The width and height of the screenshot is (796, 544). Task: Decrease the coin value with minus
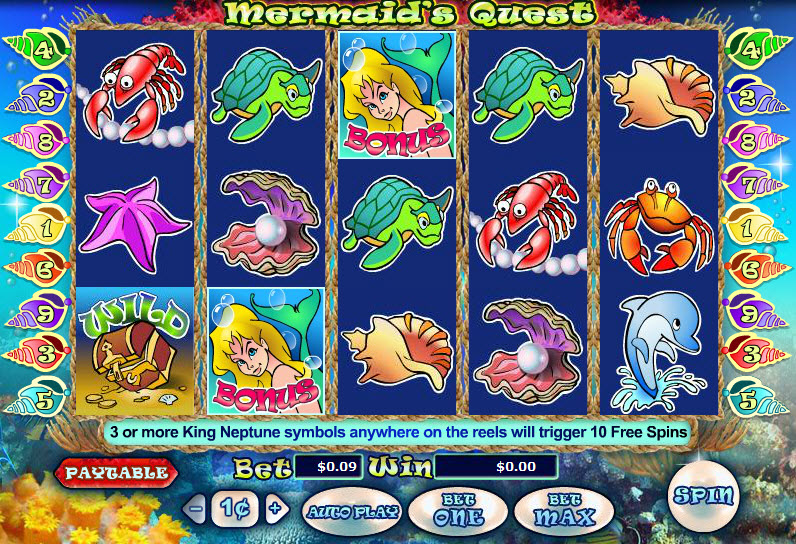(197, 508)
